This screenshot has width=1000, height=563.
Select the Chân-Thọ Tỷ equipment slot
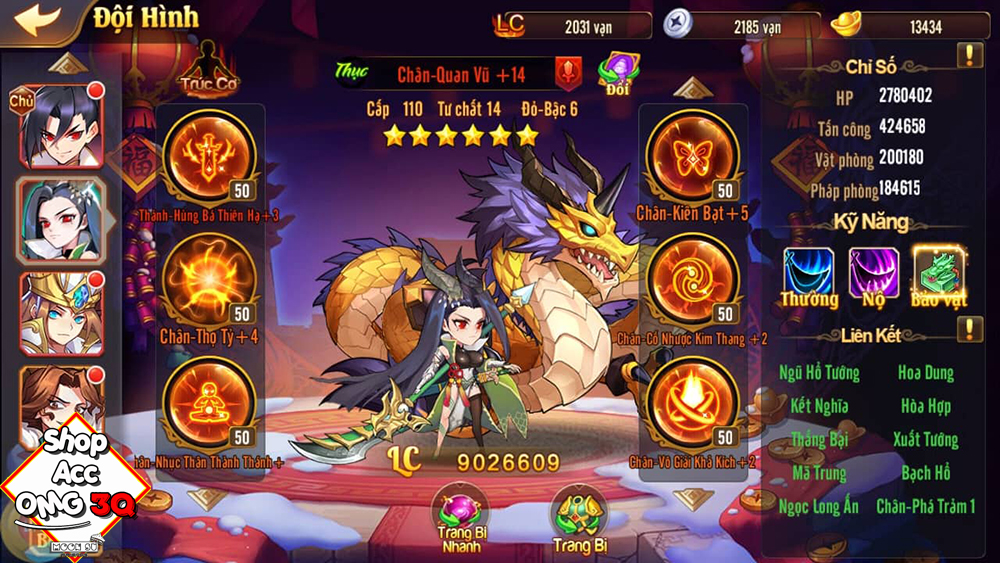click(x=210, y=278)
